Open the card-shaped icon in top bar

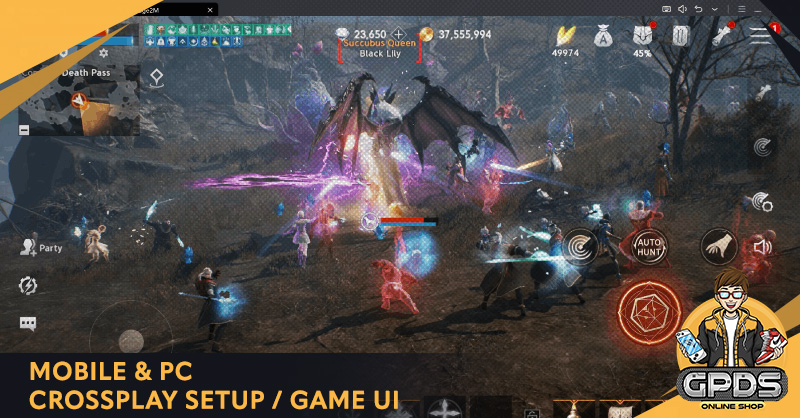[681, 35]
